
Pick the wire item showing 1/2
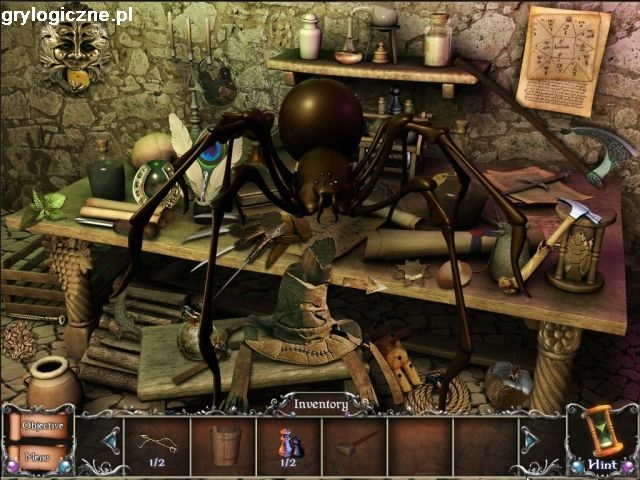(155, 441)
